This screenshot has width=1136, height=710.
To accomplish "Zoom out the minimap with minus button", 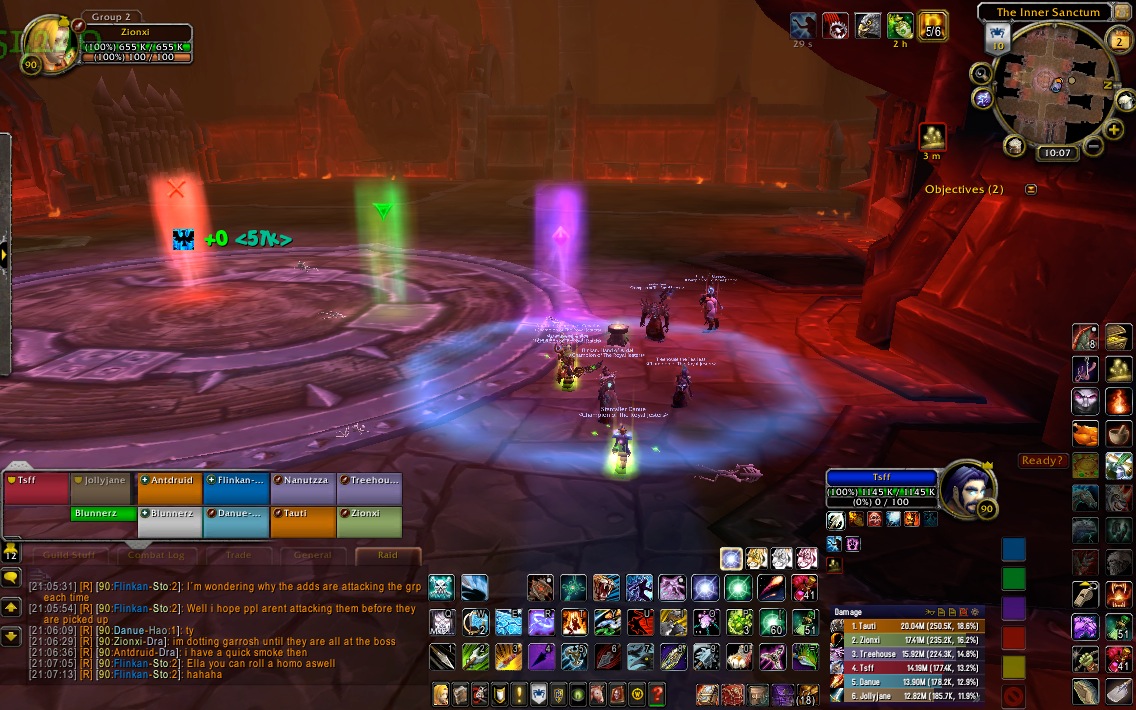I will tap(1092, 147).
